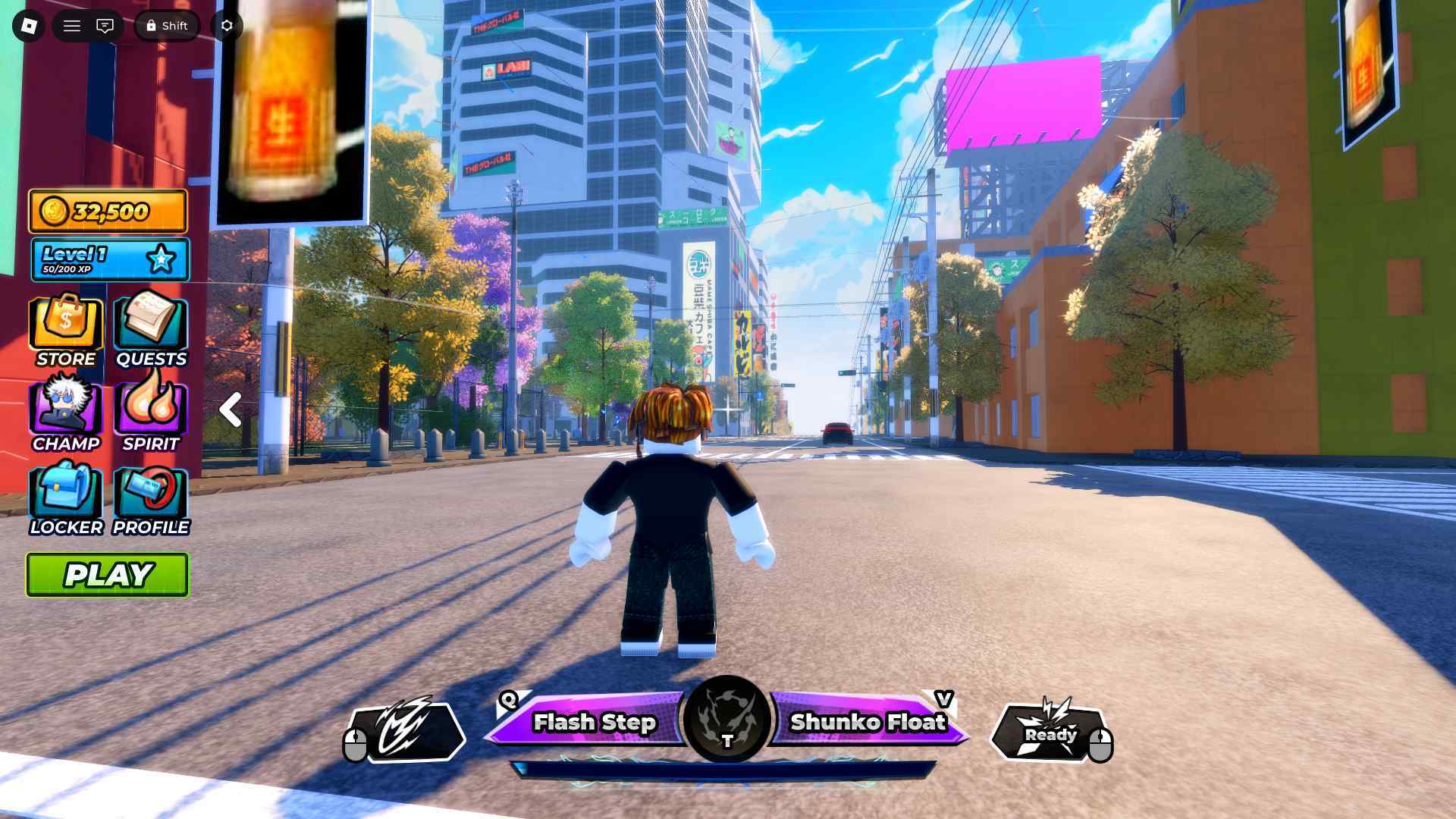Image resolution: width=1456 pixels, height=819 pixels.
Task: Click the star icon beside Level 1
Action: tap(159, 259)
